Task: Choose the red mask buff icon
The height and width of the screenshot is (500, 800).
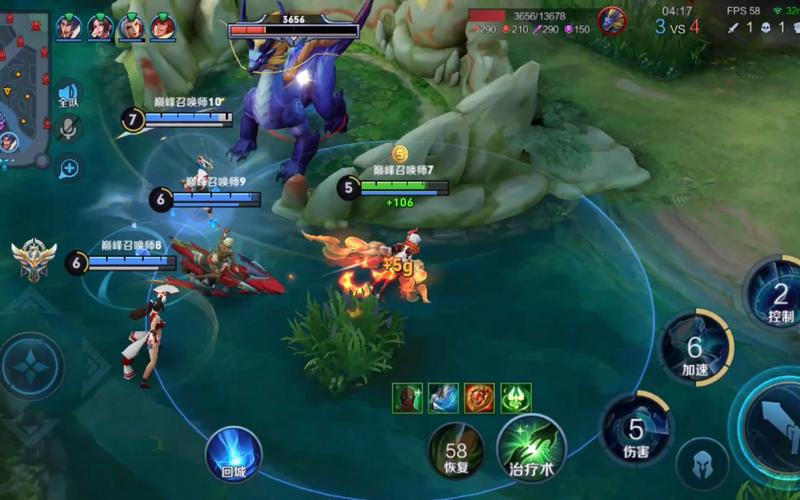Action: click(x=406, y=398)
